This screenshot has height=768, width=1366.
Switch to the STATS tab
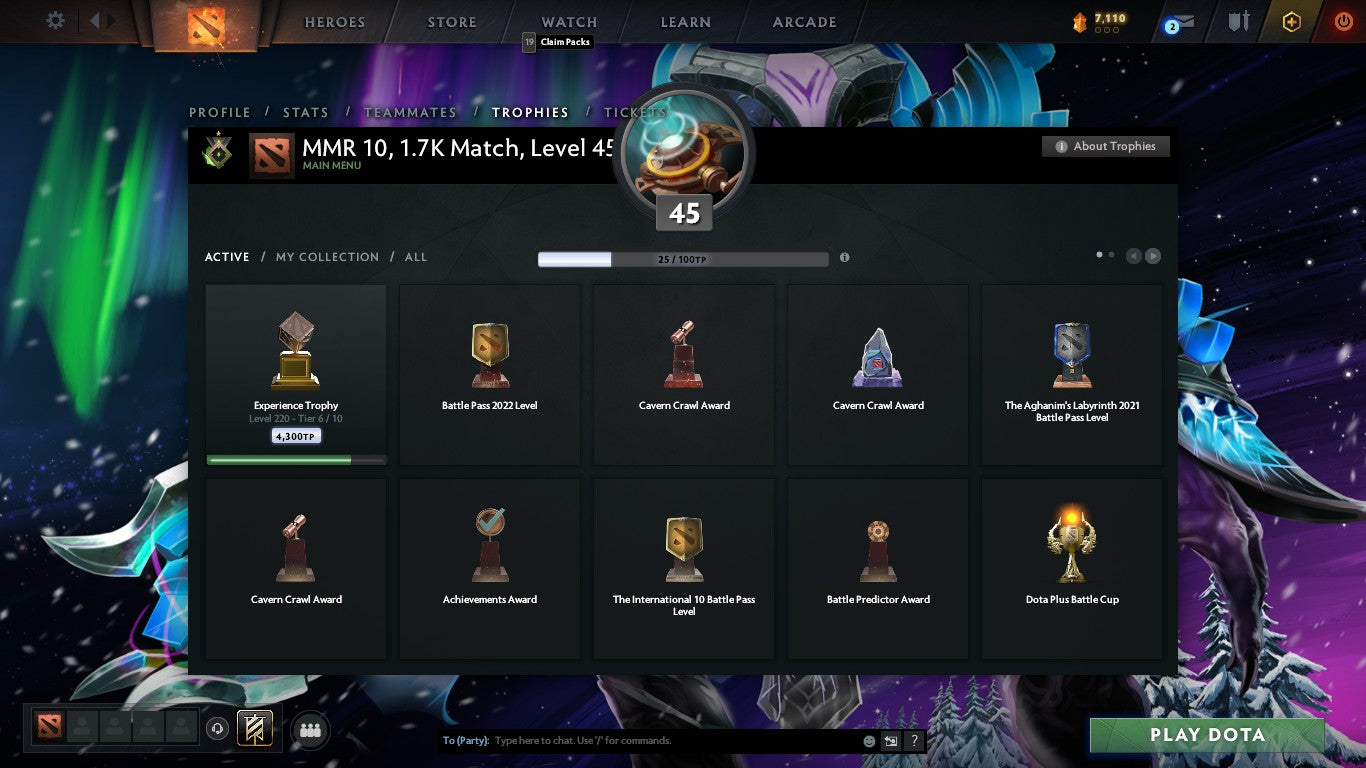tap(305, 112)
